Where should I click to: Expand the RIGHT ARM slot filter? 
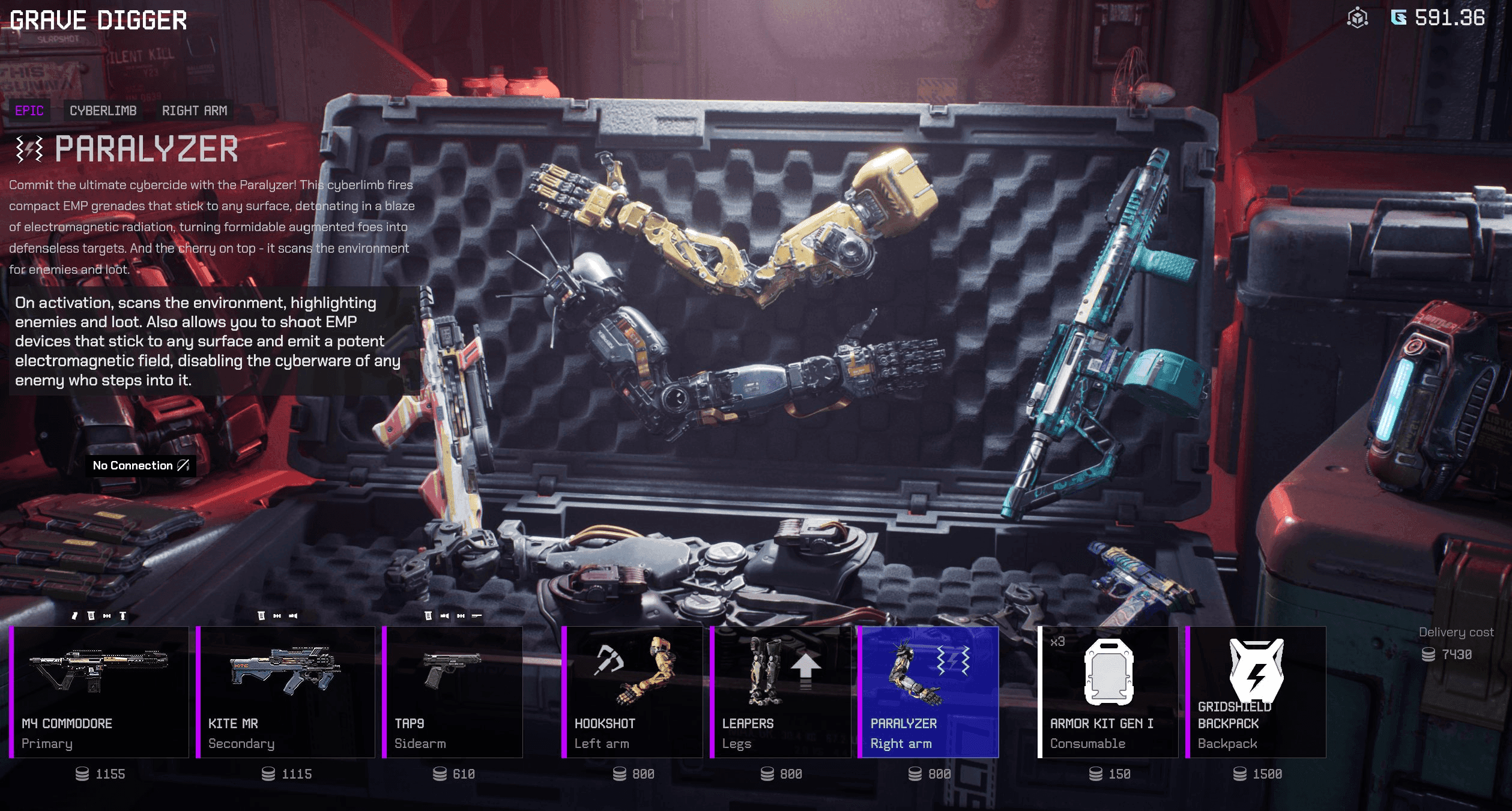[x=195, y=111]
